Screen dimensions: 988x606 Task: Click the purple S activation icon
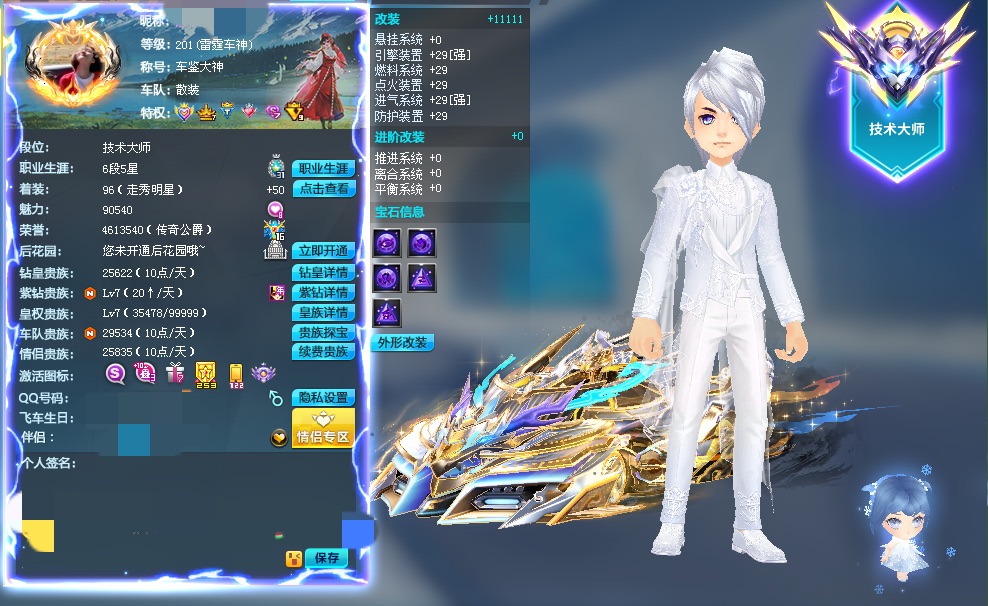pyautogui.click(x=116, y=374)
